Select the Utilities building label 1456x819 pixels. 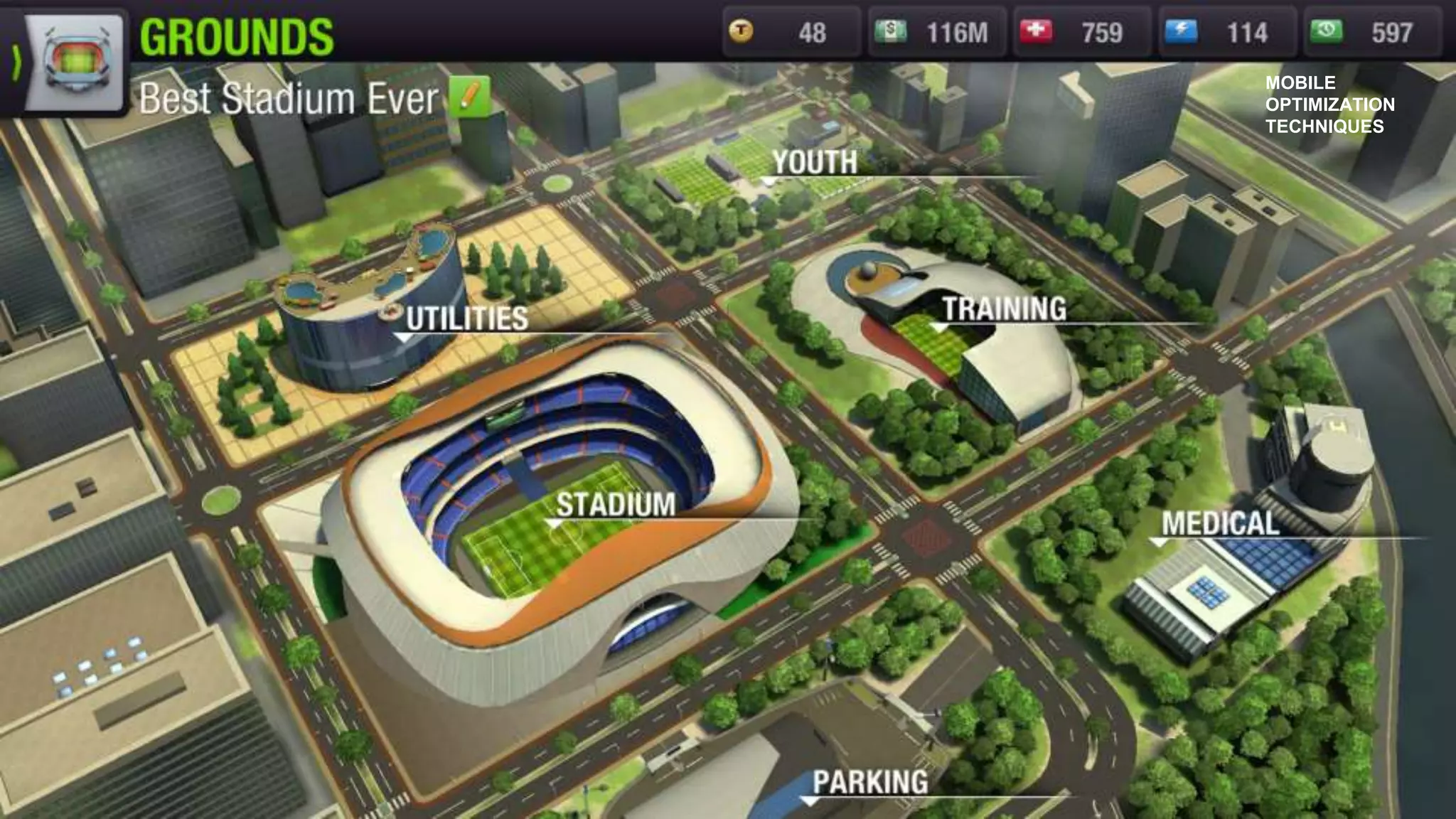tap(467, 318)
